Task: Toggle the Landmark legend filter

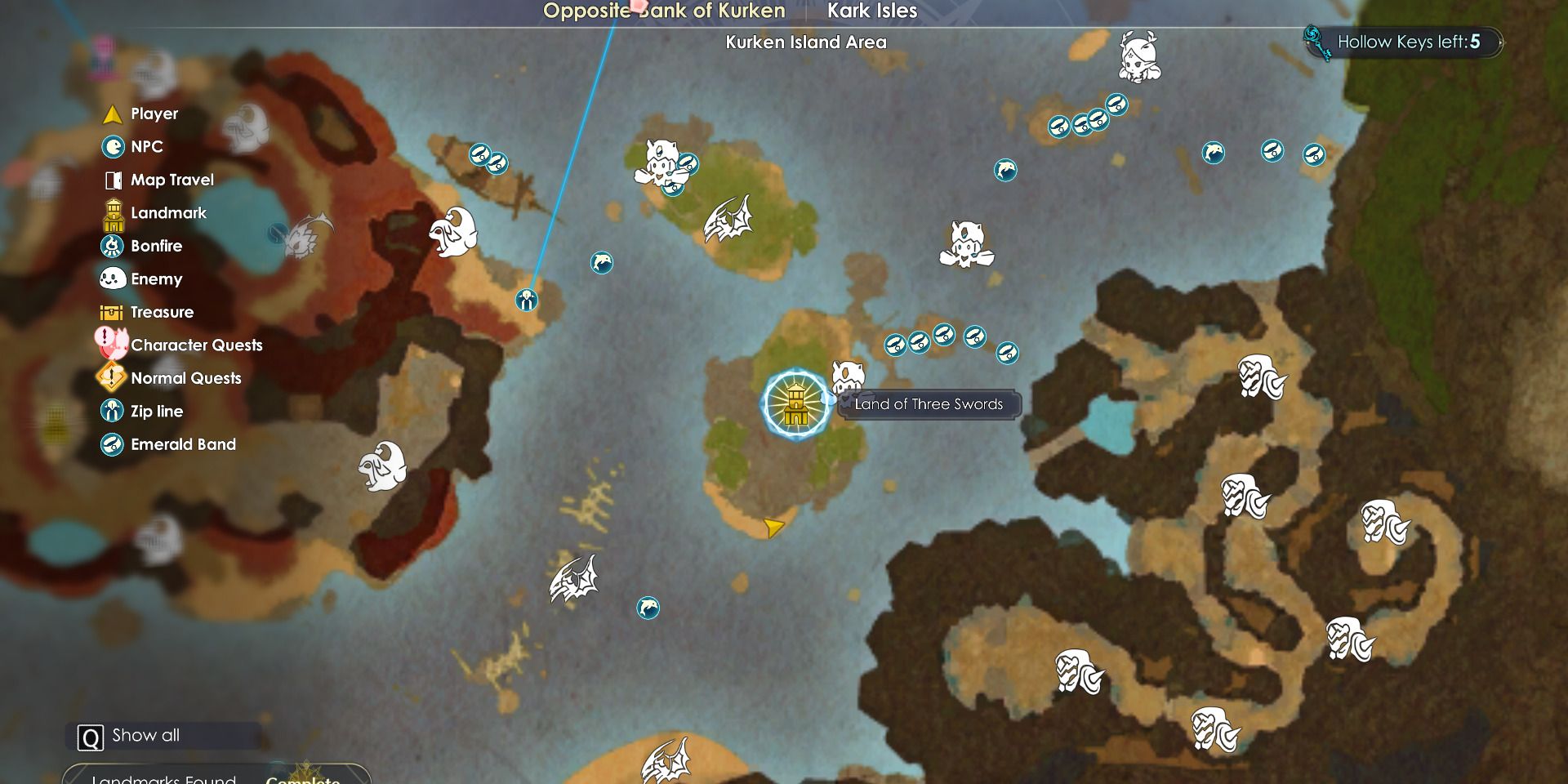Action: tap(155, 213)
